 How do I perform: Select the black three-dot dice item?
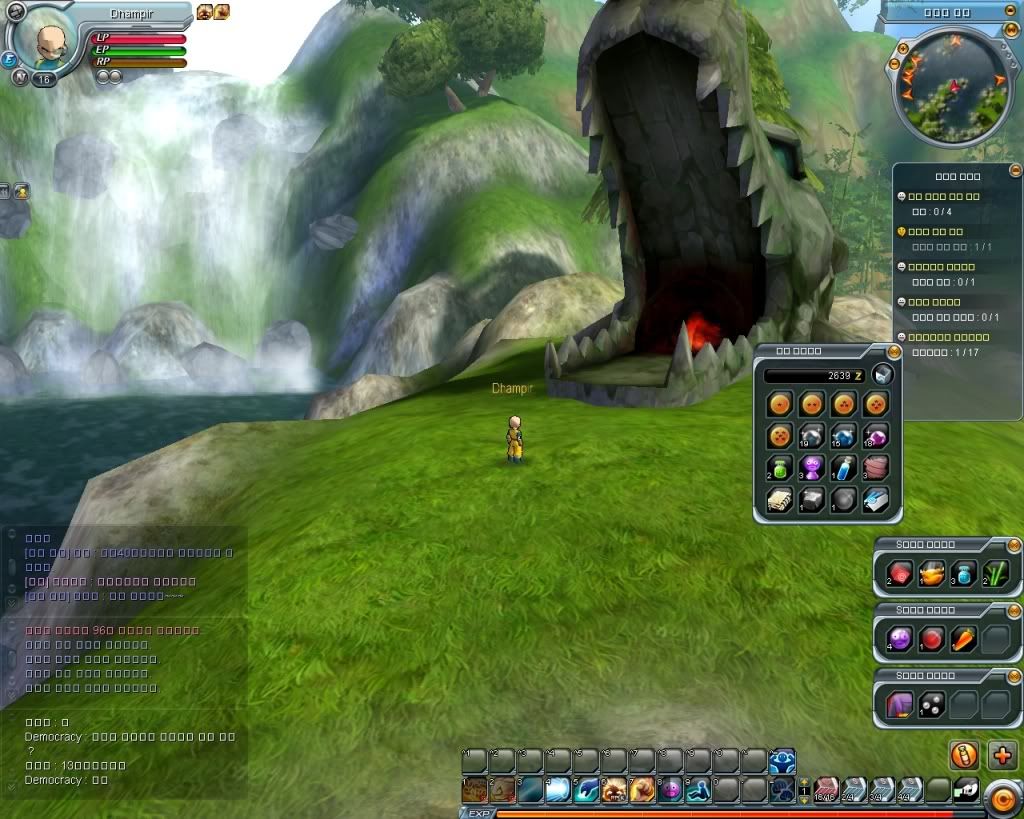(931, 704)
